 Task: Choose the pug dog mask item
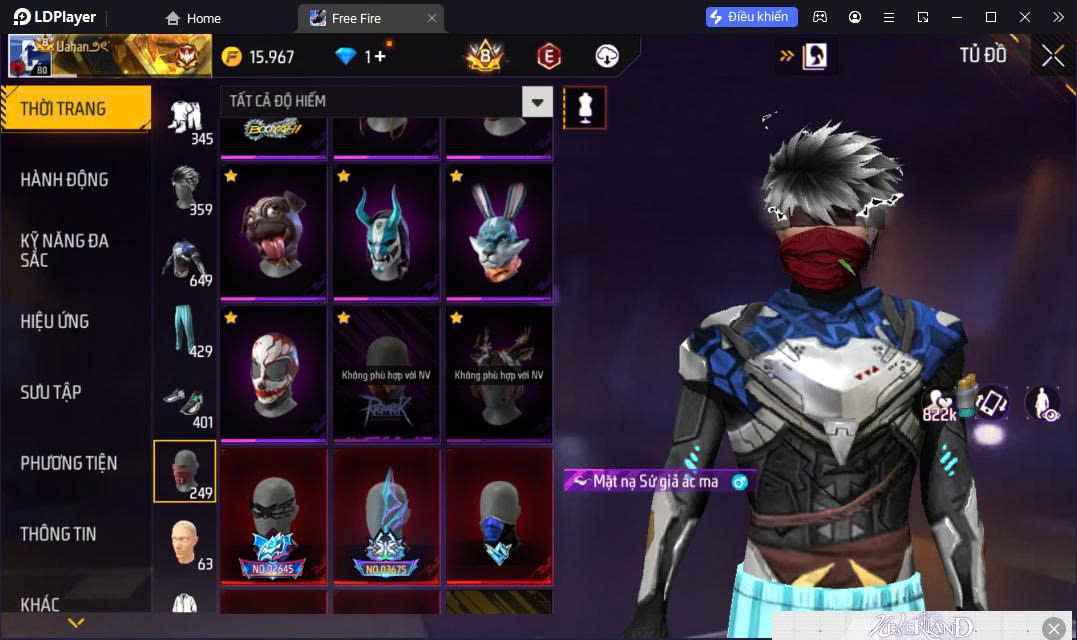(273, 232)
